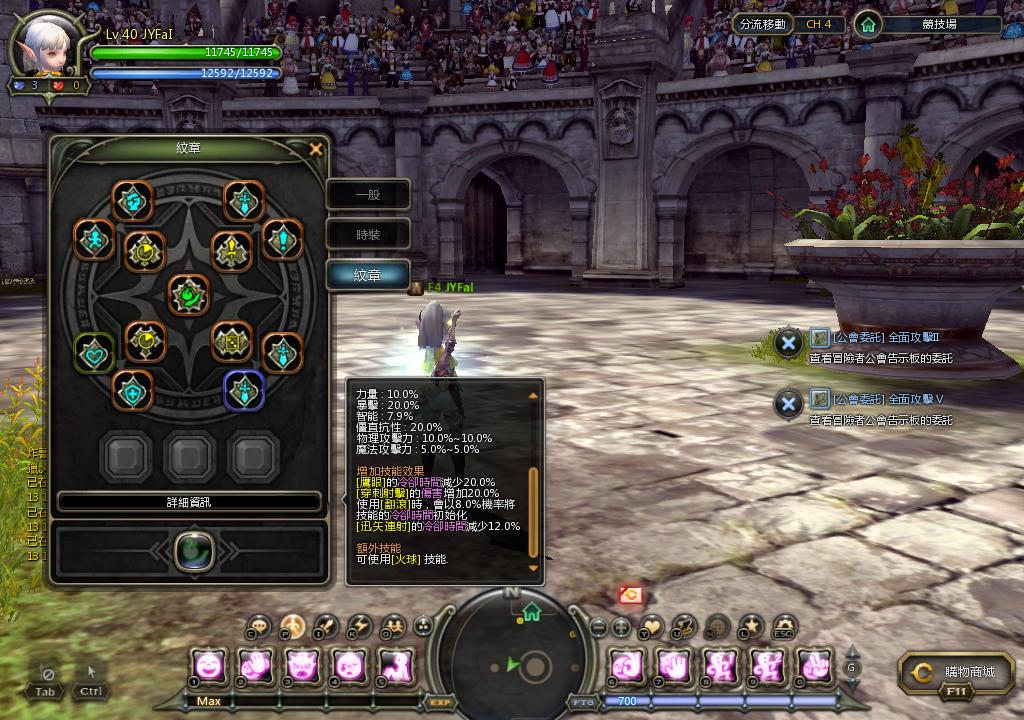1024x720 pixels.
Task: Open the heart icon menu button
Action: click(652, 627)
